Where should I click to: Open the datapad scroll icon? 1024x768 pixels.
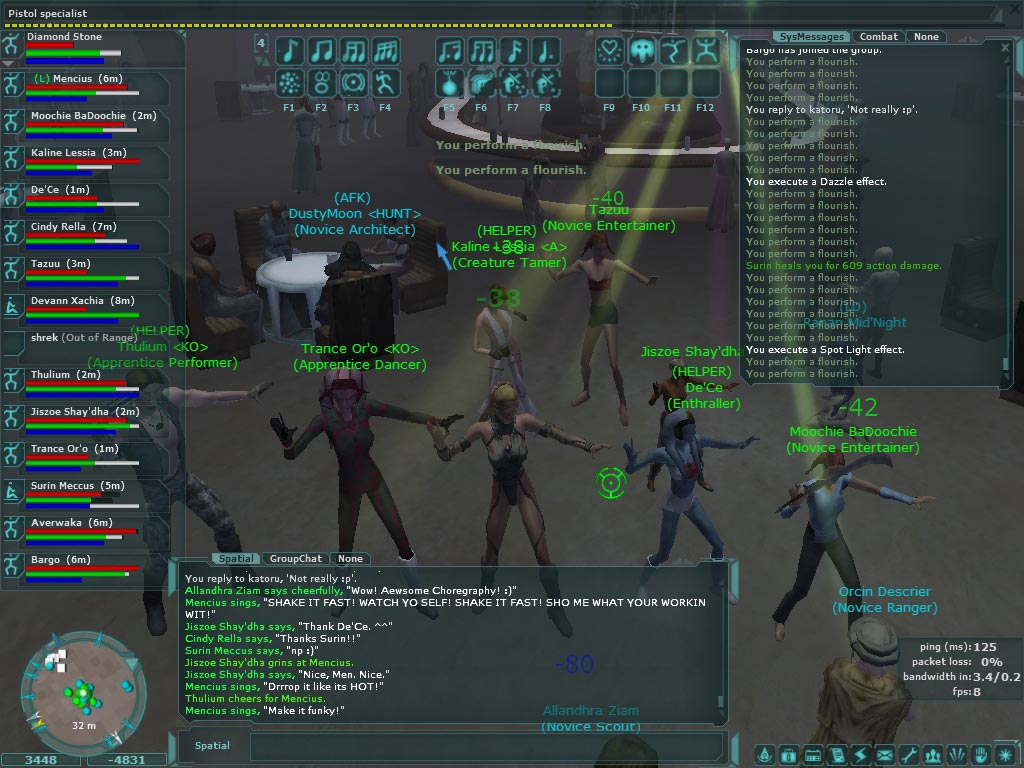[836, 755]
